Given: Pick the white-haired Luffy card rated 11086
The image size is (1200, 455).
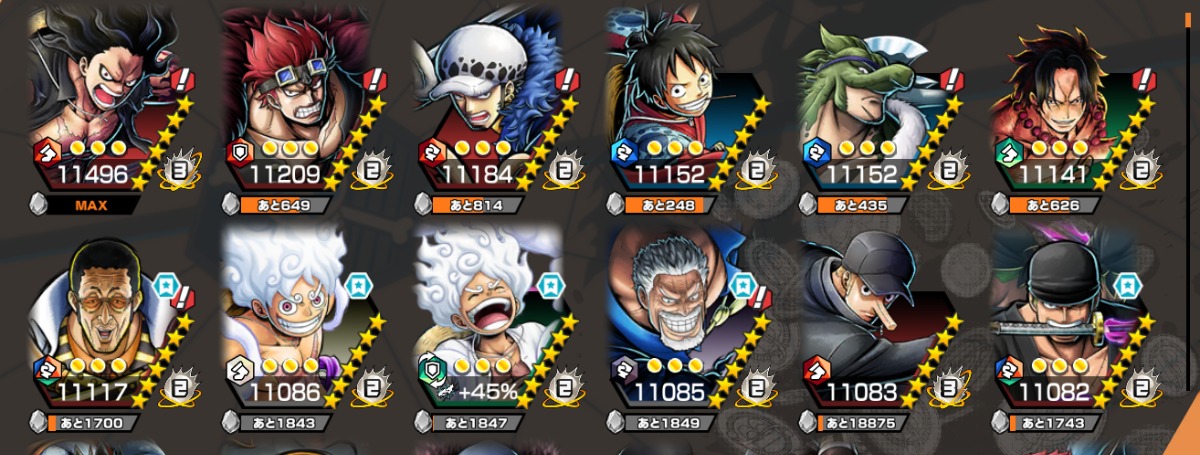Looking at the screenshot, I should point(300,320).
